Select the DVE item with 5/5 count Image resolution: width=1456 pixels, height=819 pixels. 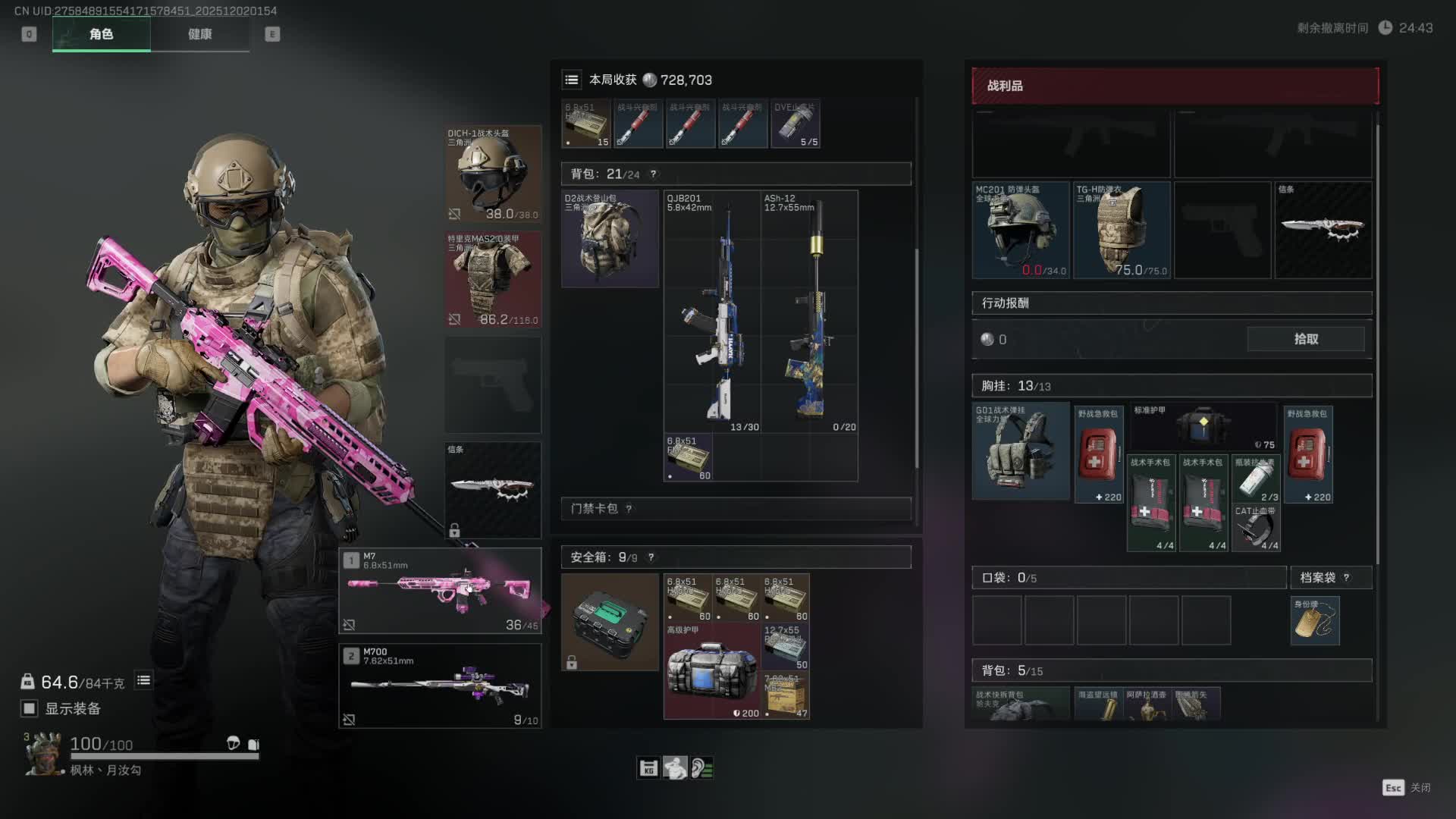(795, 124)
